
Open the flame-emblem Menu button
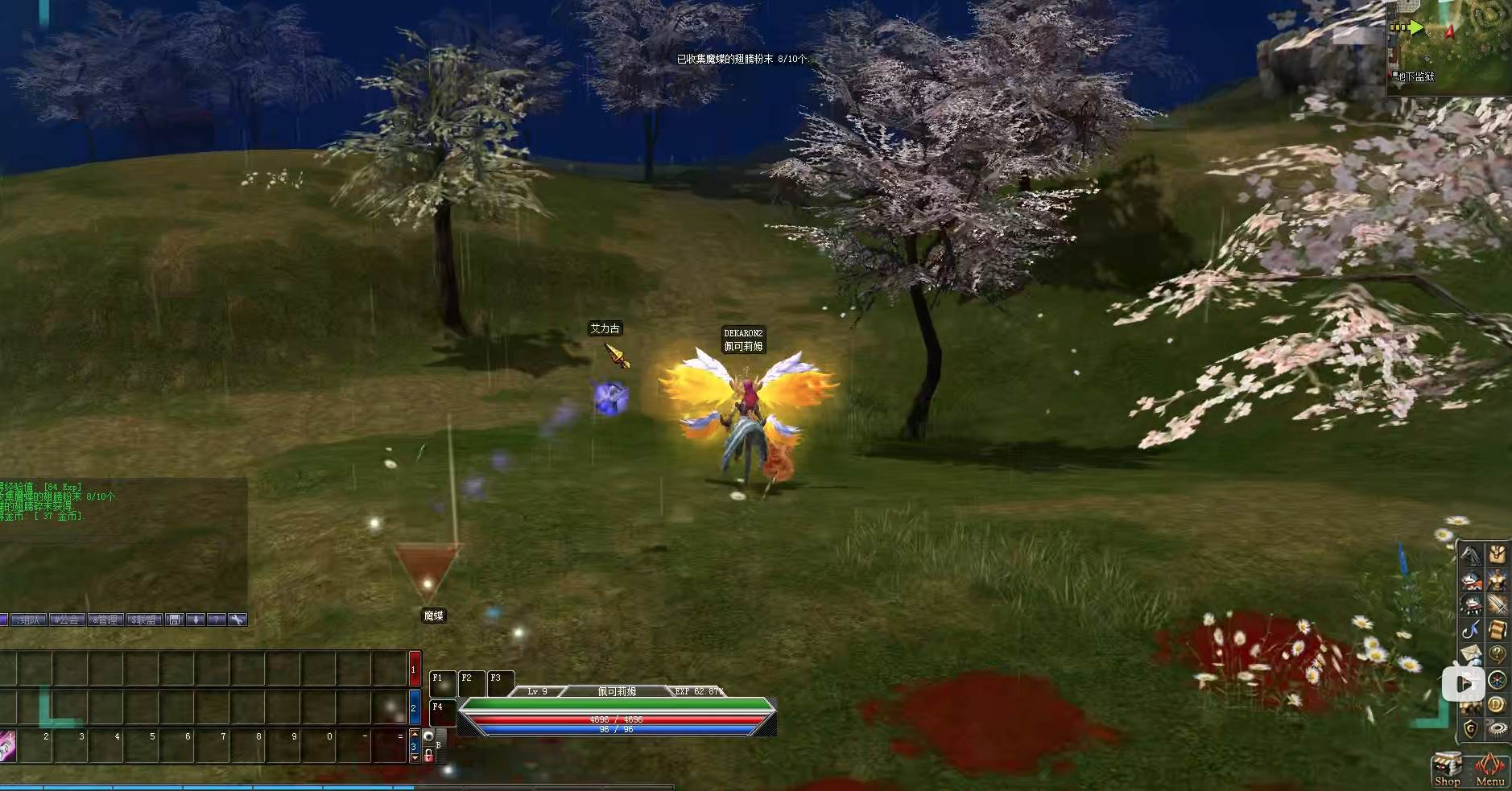(1489, 770)
